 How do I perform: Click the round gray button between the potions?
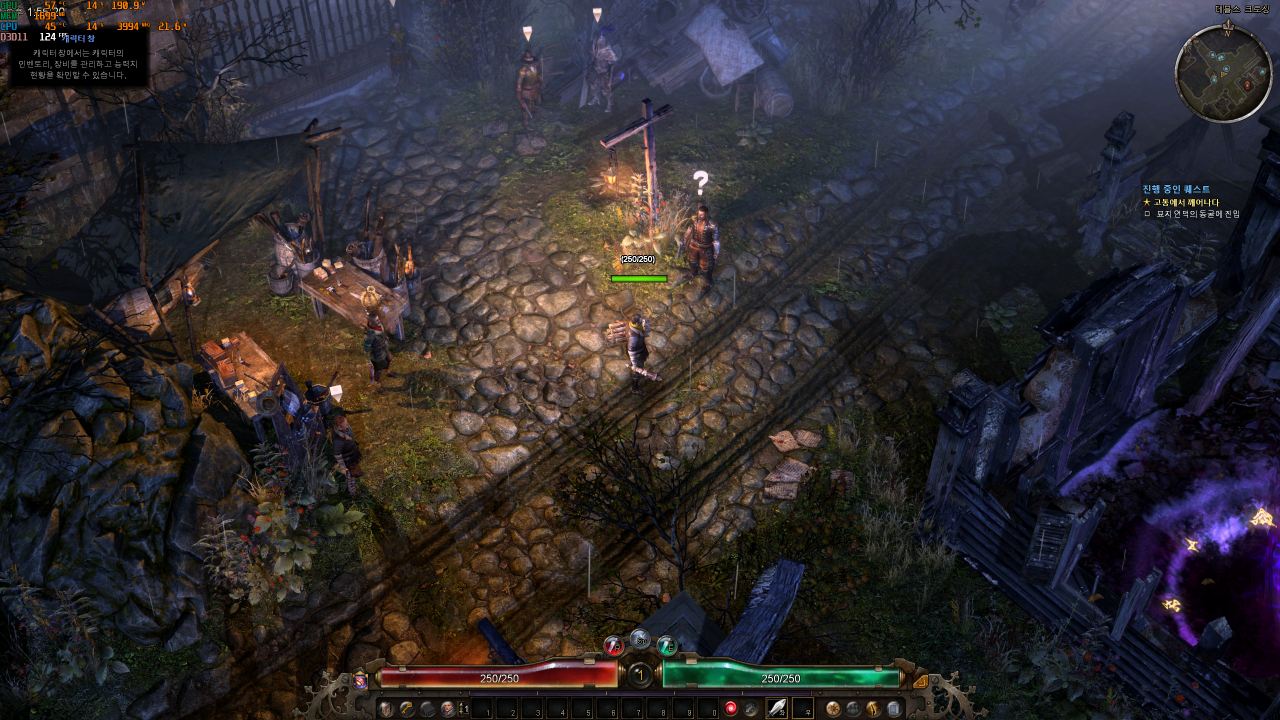click(x=640, y=639)
